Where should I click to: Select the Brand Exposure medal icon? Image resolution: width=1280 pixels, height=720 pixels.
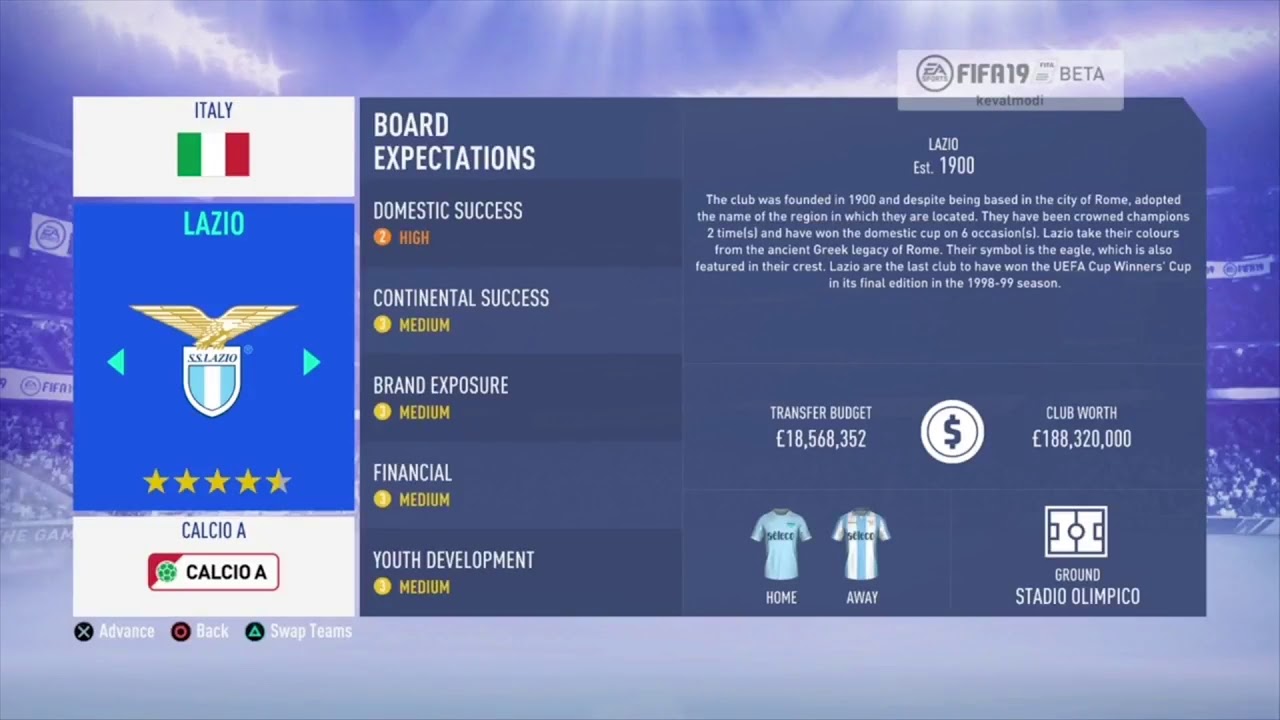click(x=382, y=412)
